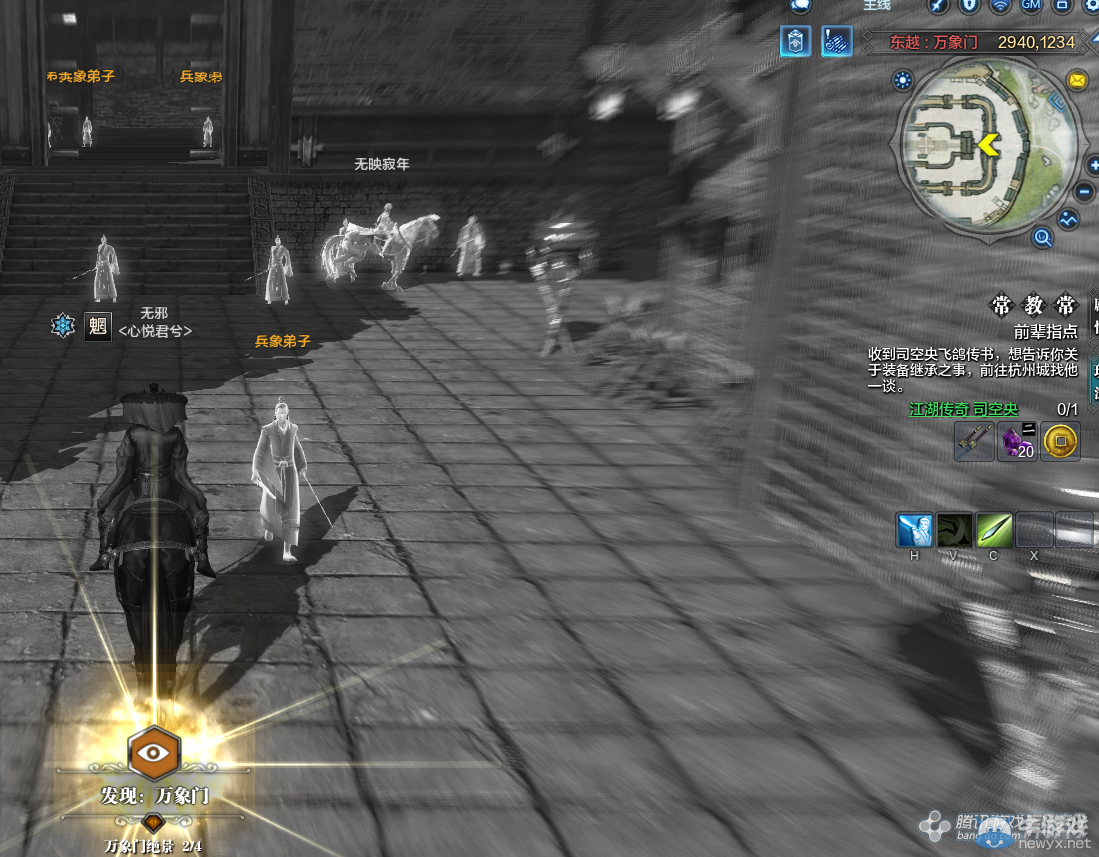Activate the blue swordsman skill (H)

coord(914,529)
